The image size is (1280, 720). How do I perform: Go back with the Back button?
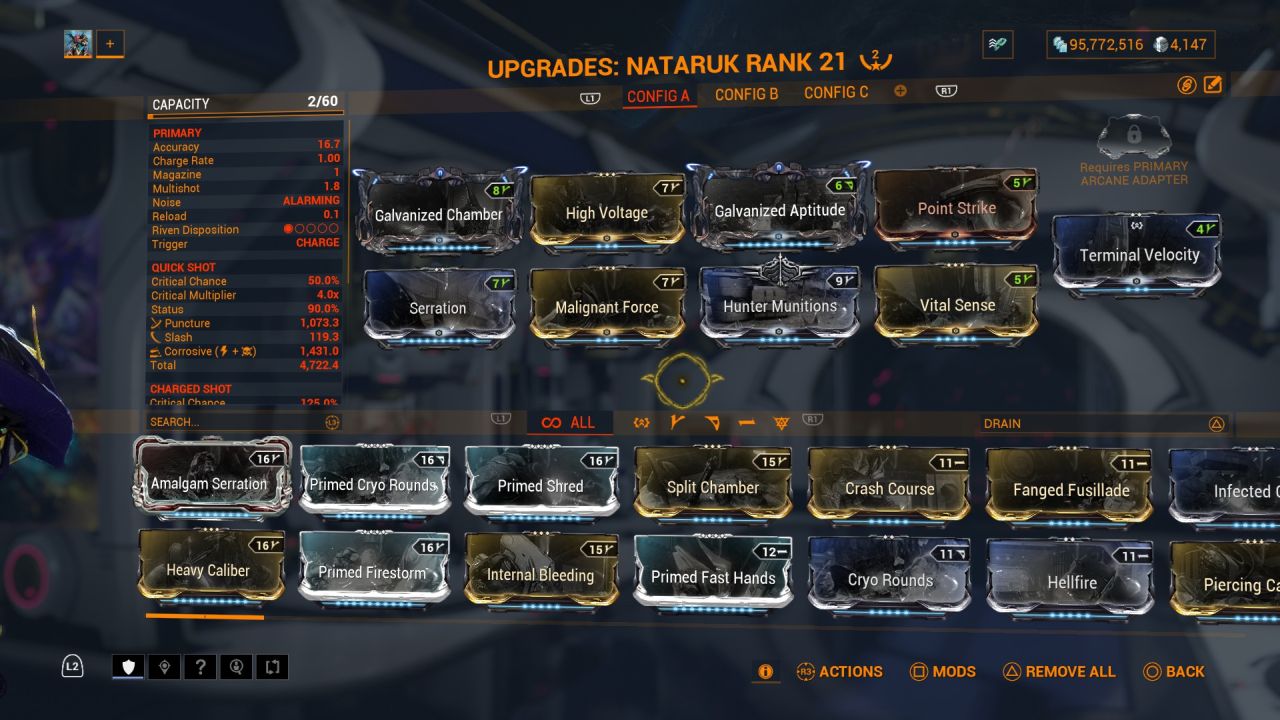(1174, 672)
